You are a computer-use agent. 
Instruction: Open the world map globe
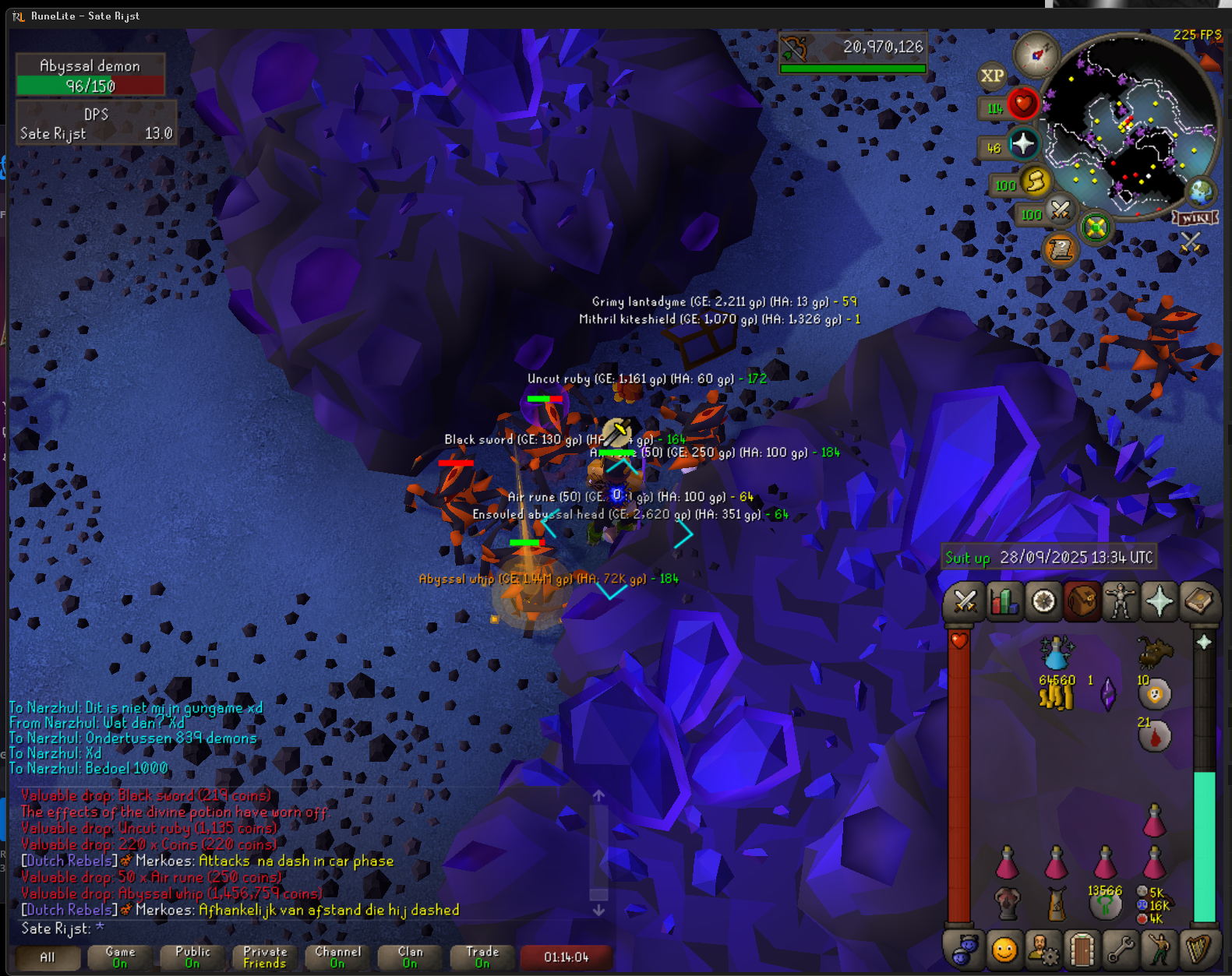1200,192
